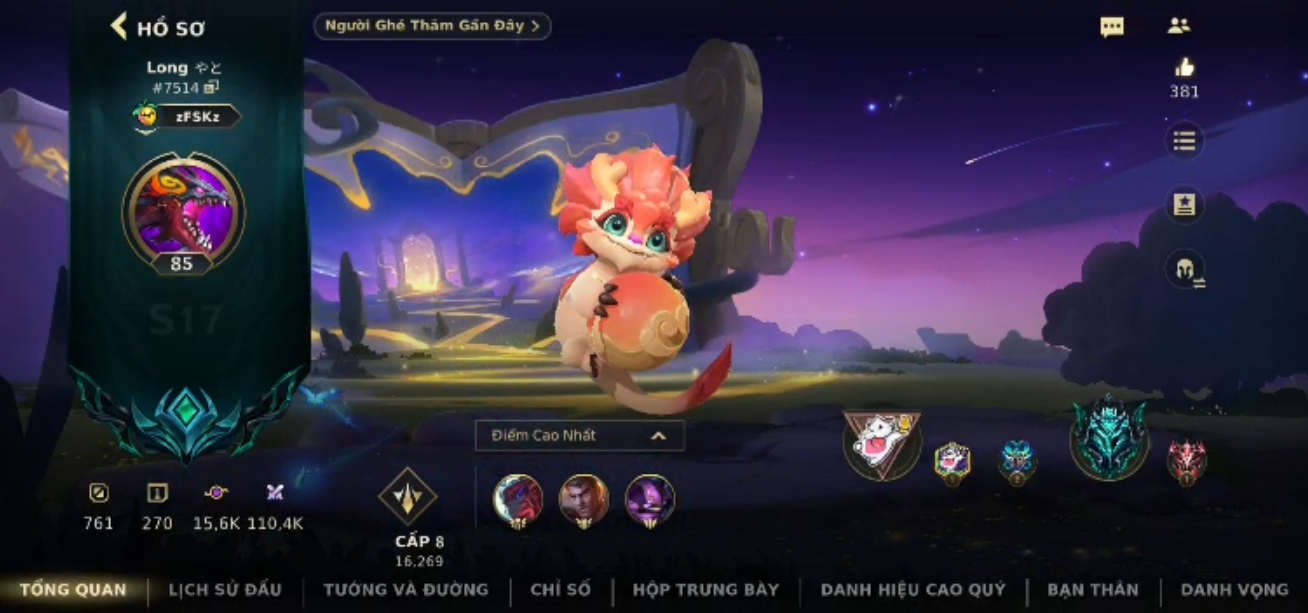Image resolution: width=1308 pixels, height=613 pixels.
Task: Give a thumbs-up like to the profile
Action: (x=1185, y=68)
